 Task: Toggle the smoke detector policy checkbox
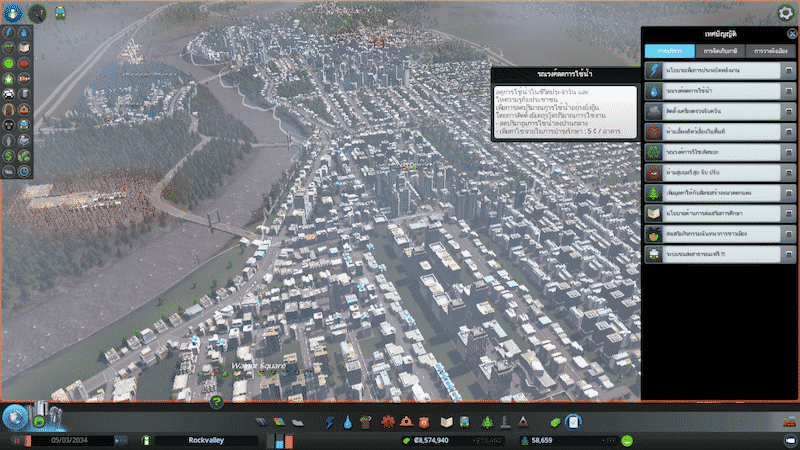789,112
